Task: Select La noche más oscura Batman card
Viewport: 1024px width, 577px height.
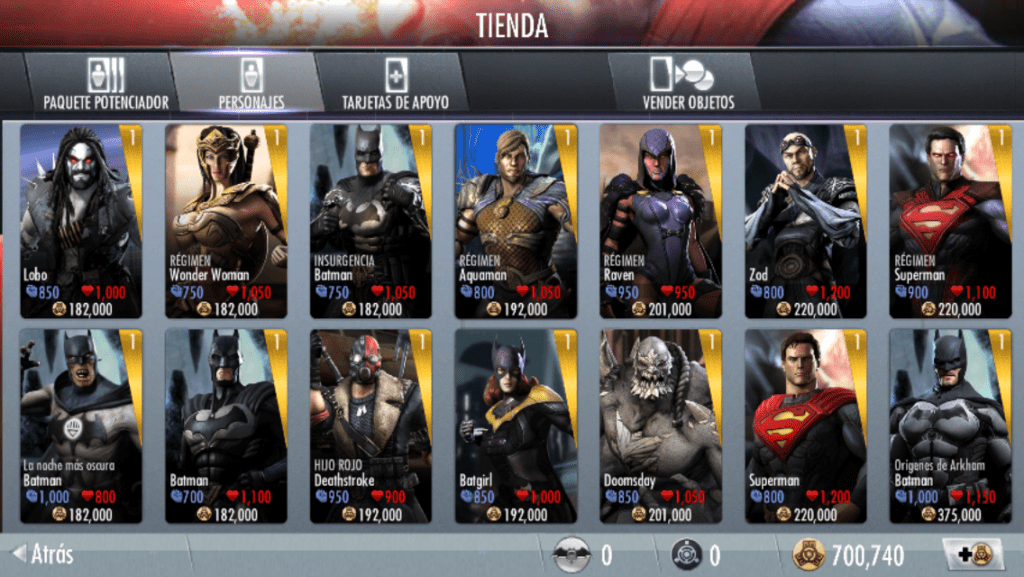Action: click(x=81, y=426)
